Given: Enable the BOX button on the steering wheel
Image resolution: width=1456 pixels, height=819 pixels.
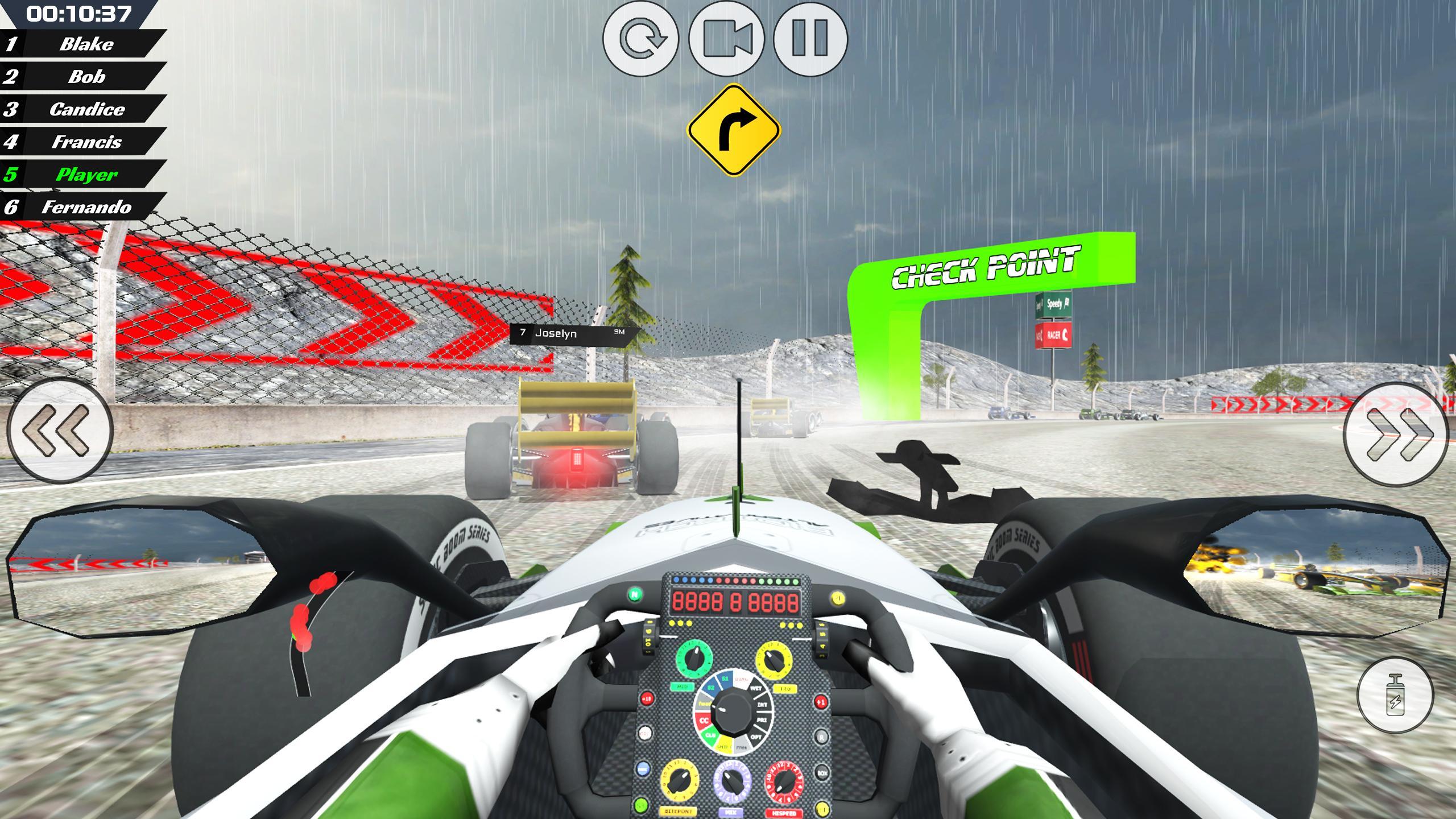Looking at the screenshot, I should pyautogui.click(x=822, y=773).
